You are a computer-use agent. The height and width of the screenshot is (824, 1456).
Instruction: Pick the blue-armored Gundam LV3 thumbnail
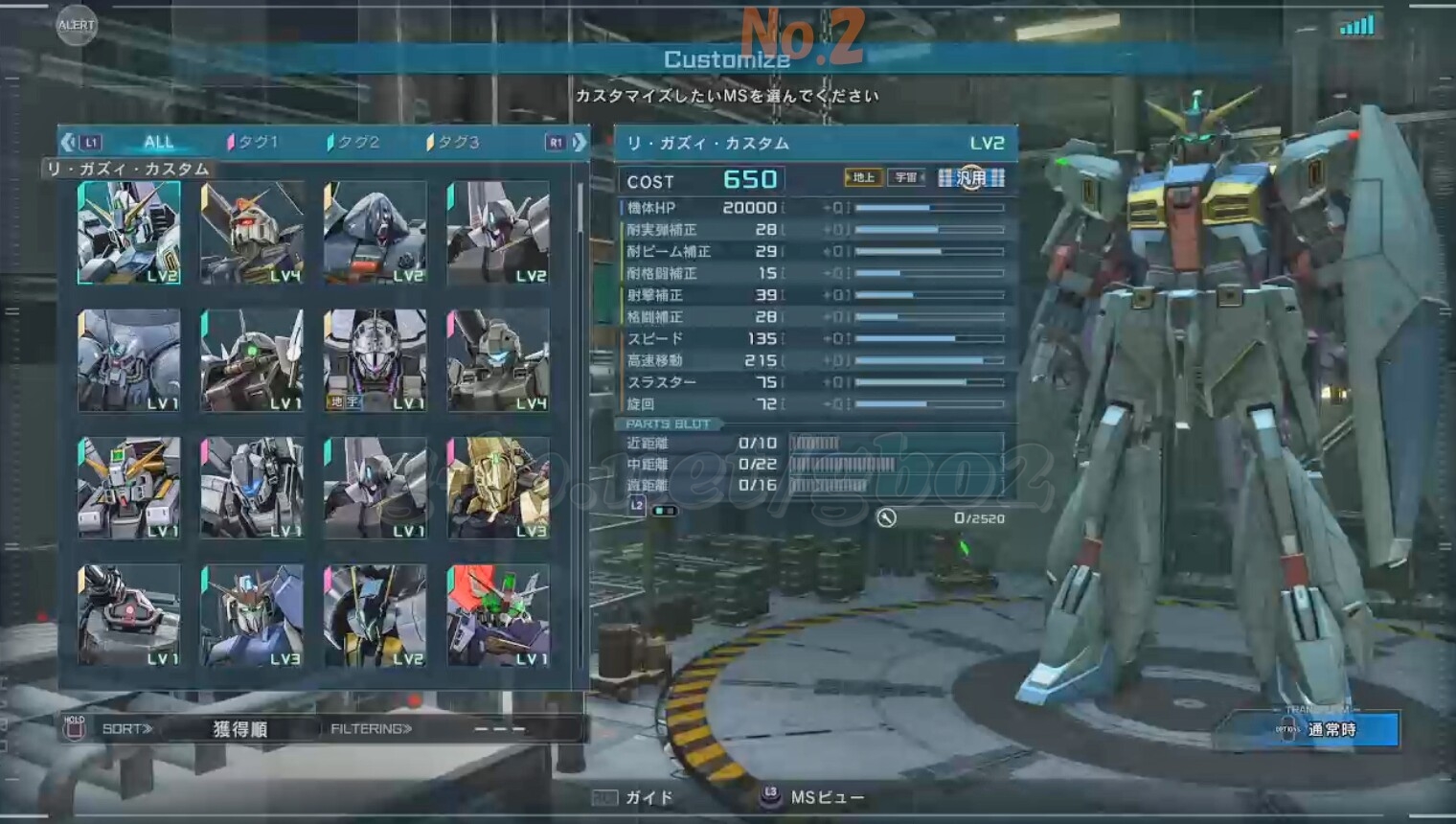pos(252,615)
